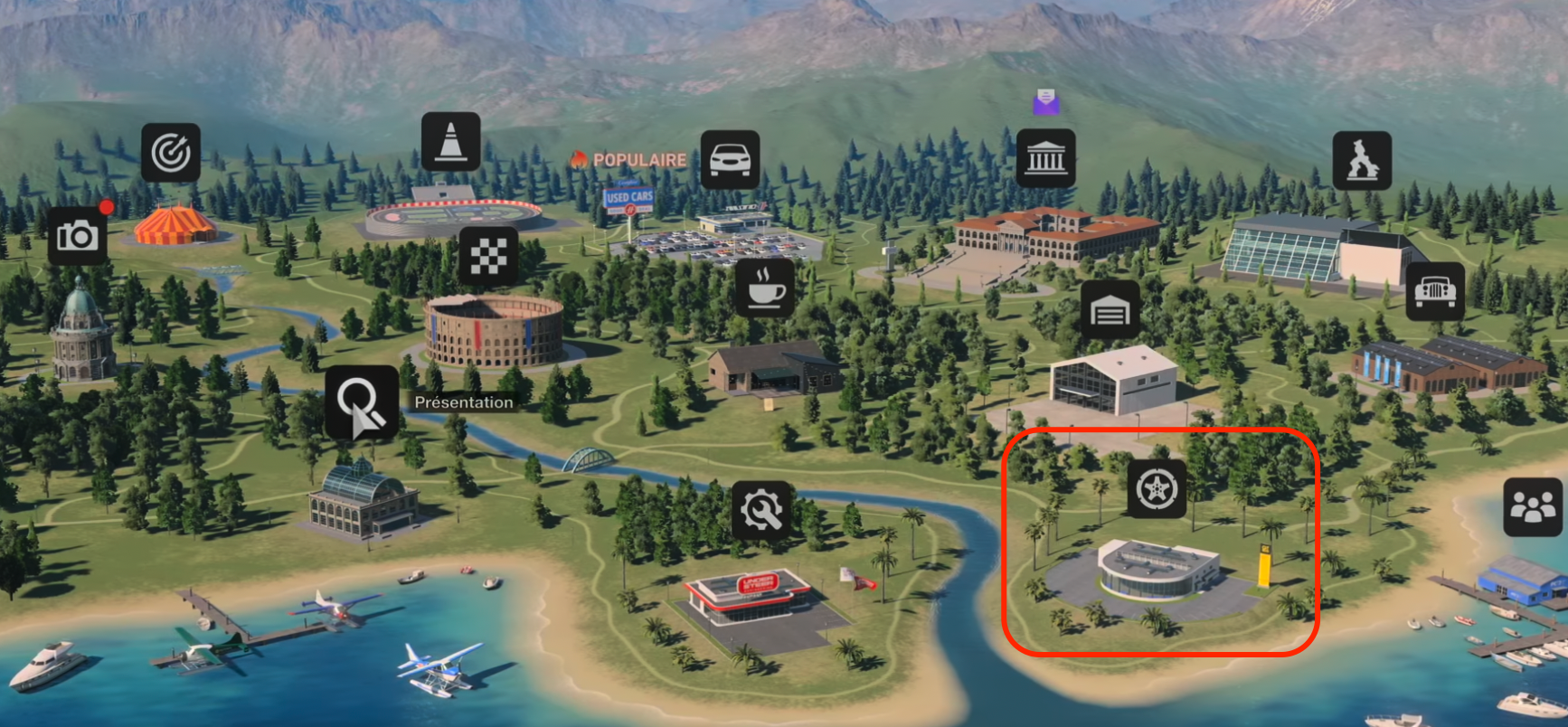
Task: Open the museum columns building icon
Action: tap(1046, 158)
